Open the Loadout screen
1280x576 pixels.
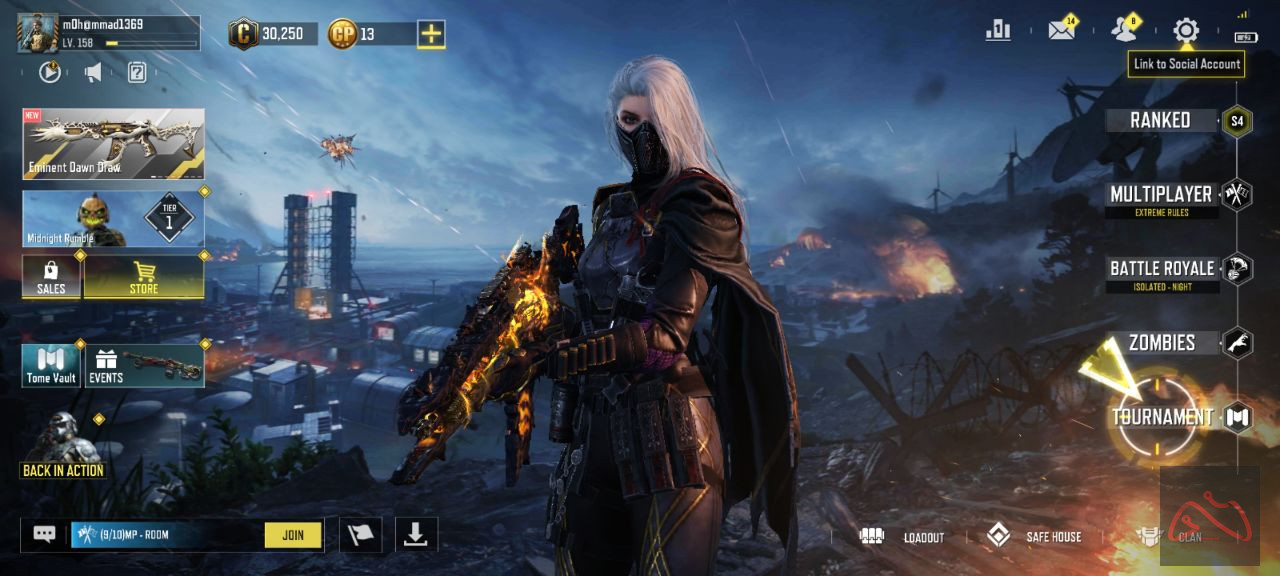coord(902,537)
